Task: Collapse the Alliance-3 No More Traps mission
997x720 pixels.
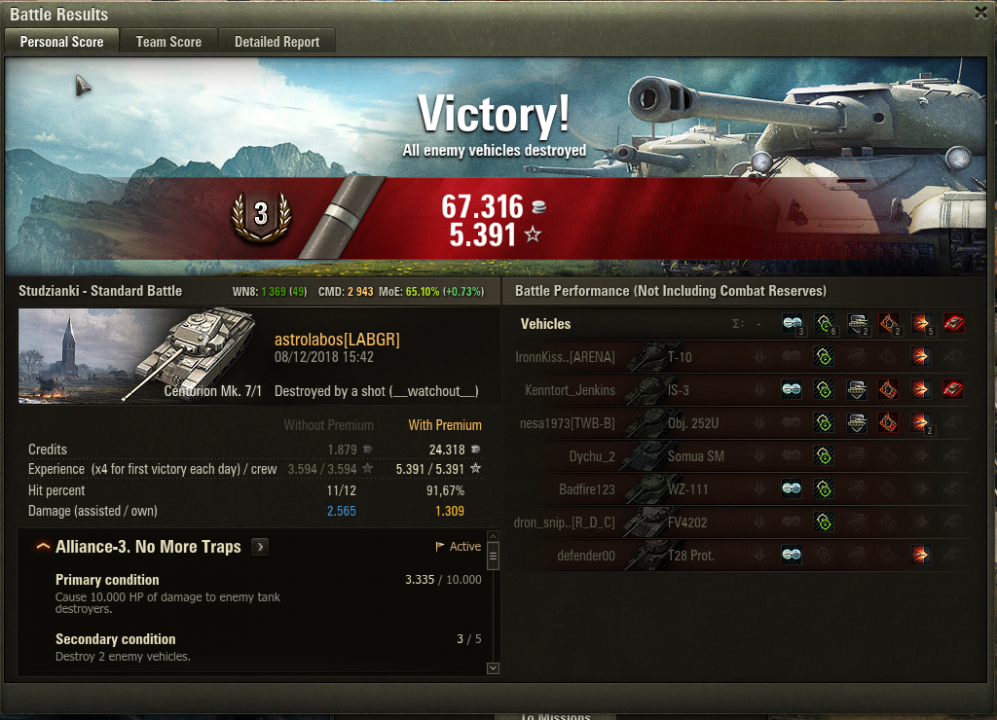Action: point(43,547)
